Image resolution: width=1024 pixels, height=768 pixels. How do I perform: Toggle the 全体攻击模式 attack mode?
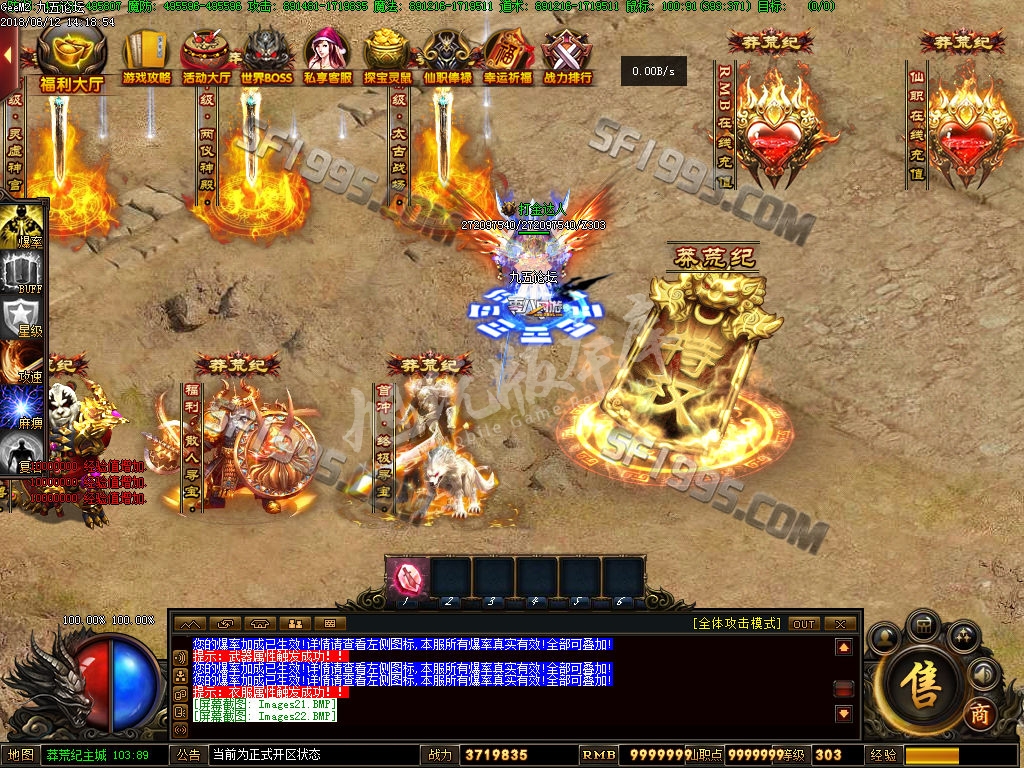pos(736,624)
